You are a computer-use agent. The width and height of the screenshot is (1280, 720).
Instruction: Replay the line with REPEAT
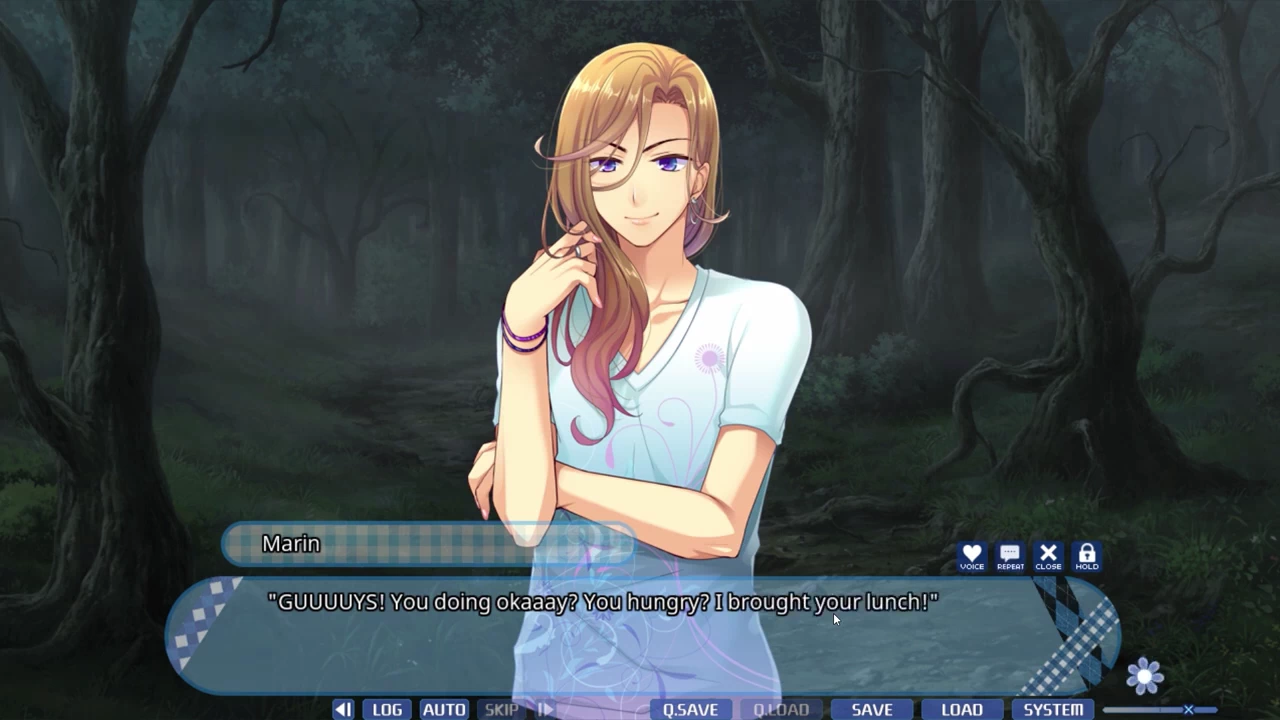[1010, 556]
